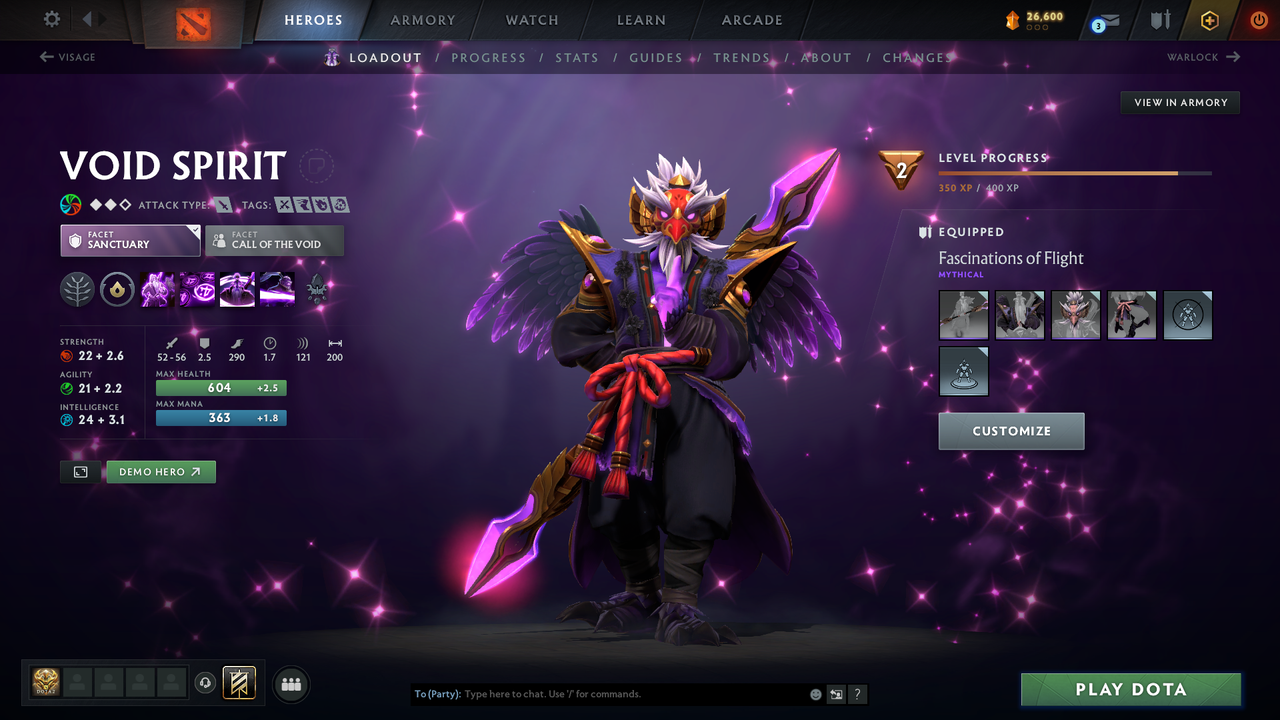Click the Demo Hero link
Screen dimensions: 1280x720
click(x=160, y=471)
